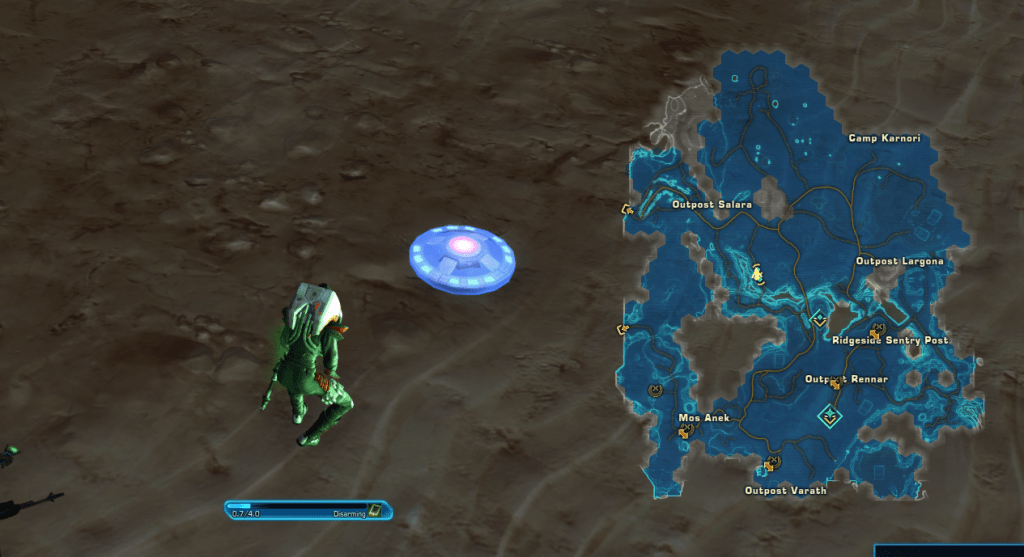Select the yellow player position marker
1024x557 pixels.
click(x=758, y=273)
